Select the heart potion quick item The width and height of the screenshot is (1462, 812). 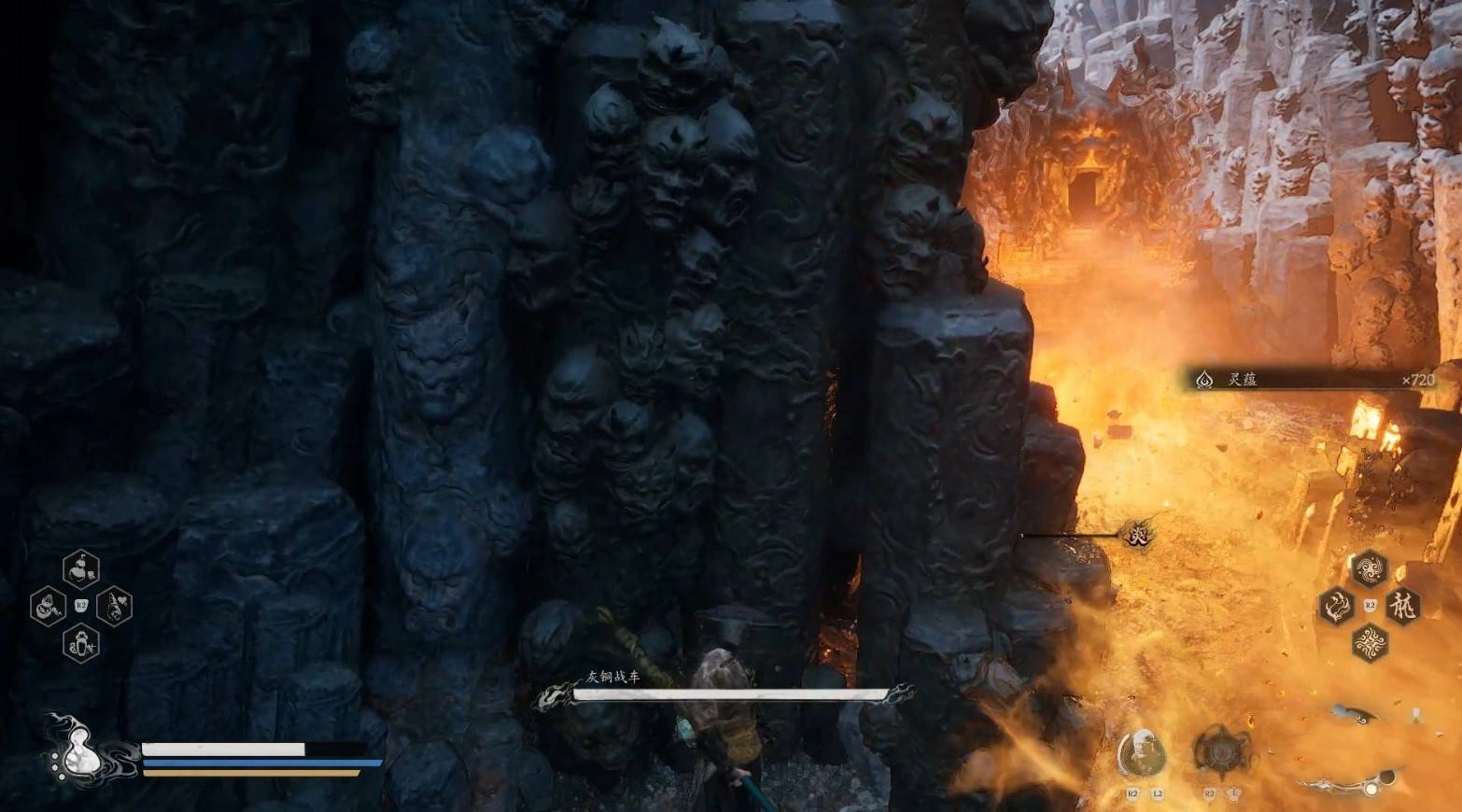114,608
